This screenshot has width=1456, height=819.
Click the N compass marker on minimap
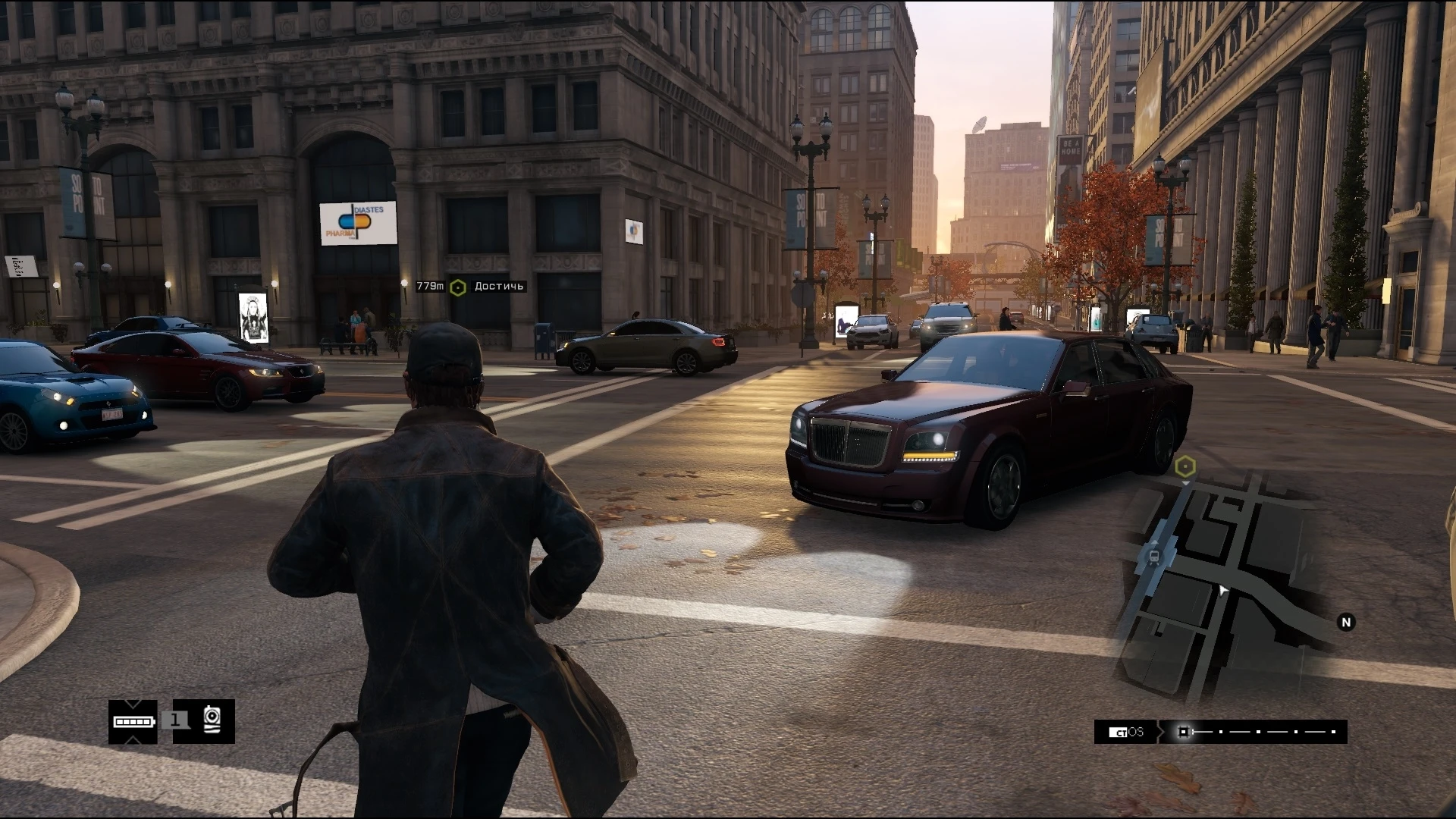point(1346,623)
